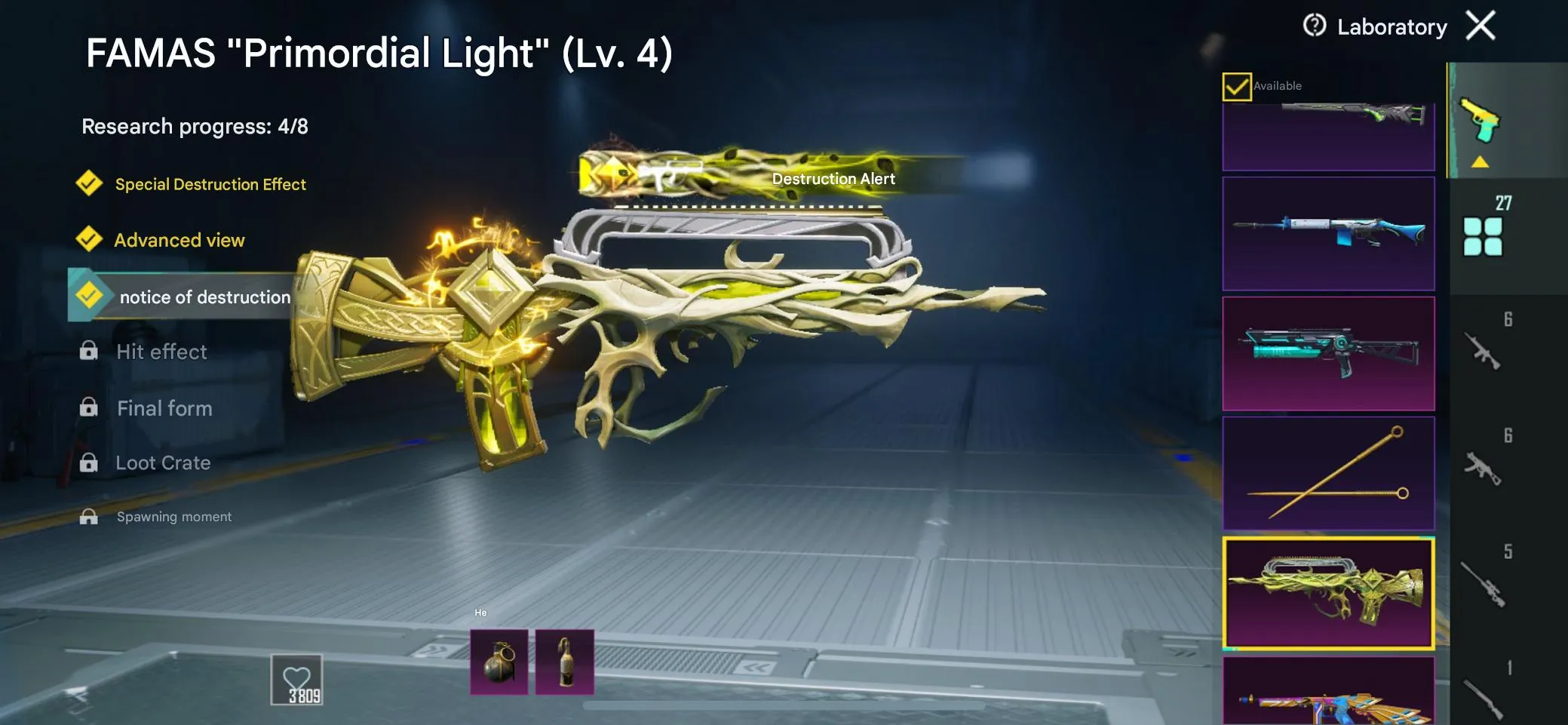The height and width of the screenshot is (725, 1568).
Task: Select the locked Spawning moment entry
Action: 173,517
